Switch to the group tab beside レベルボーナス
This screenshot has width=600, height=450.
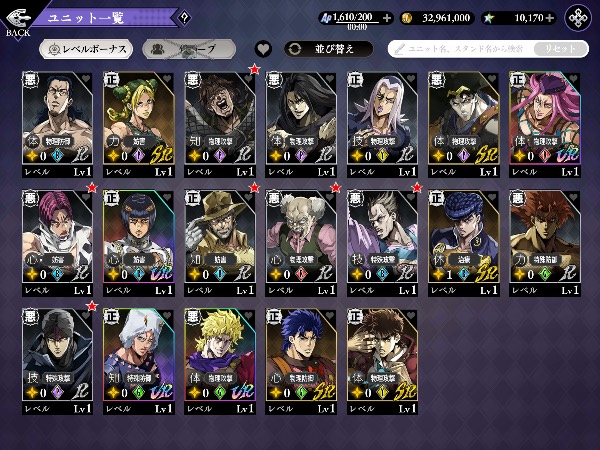pyautogui.click(x=188, y=48)
